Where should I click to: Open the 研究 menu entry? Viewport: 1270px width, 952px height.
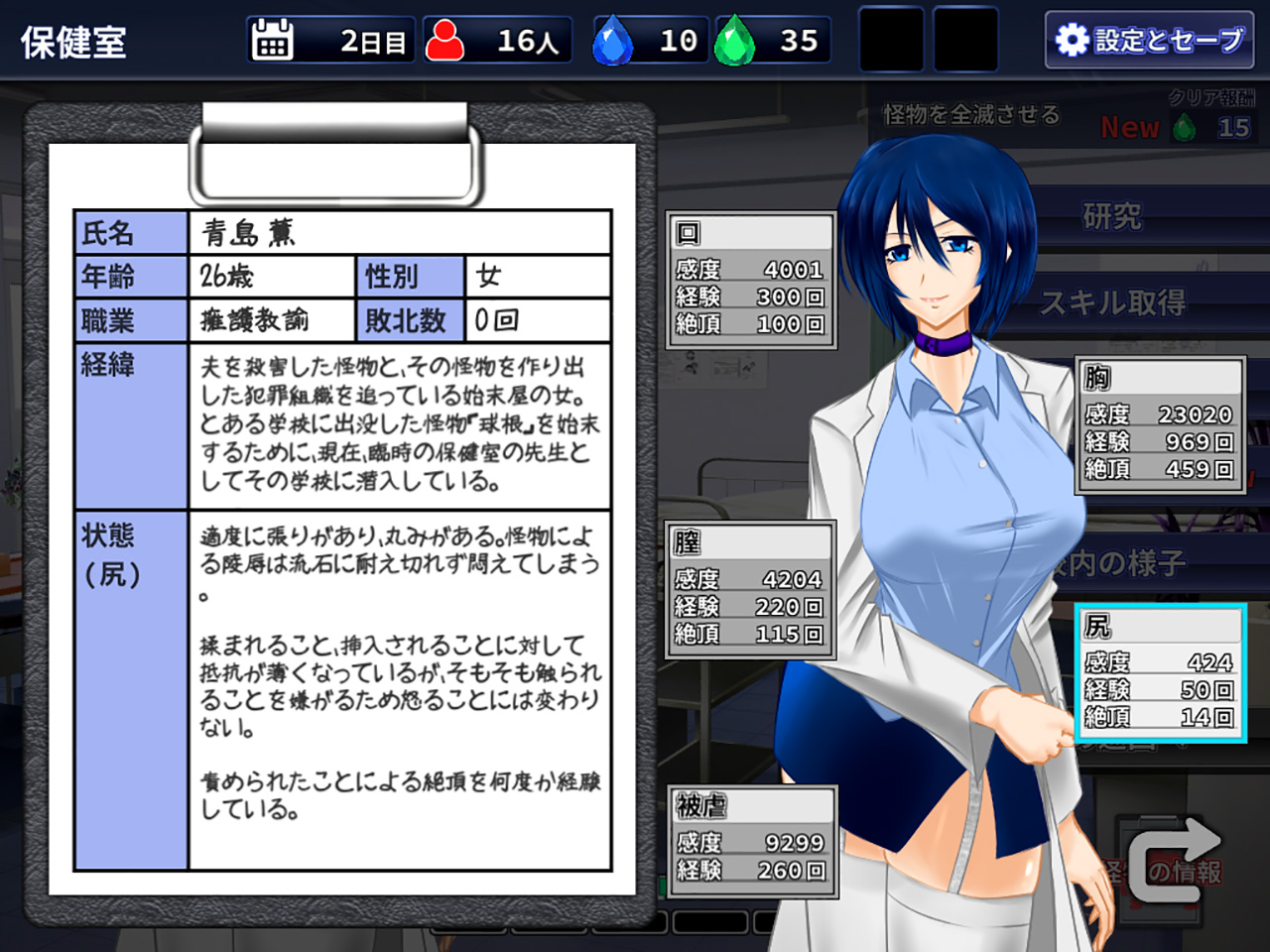coord(1112,216)
